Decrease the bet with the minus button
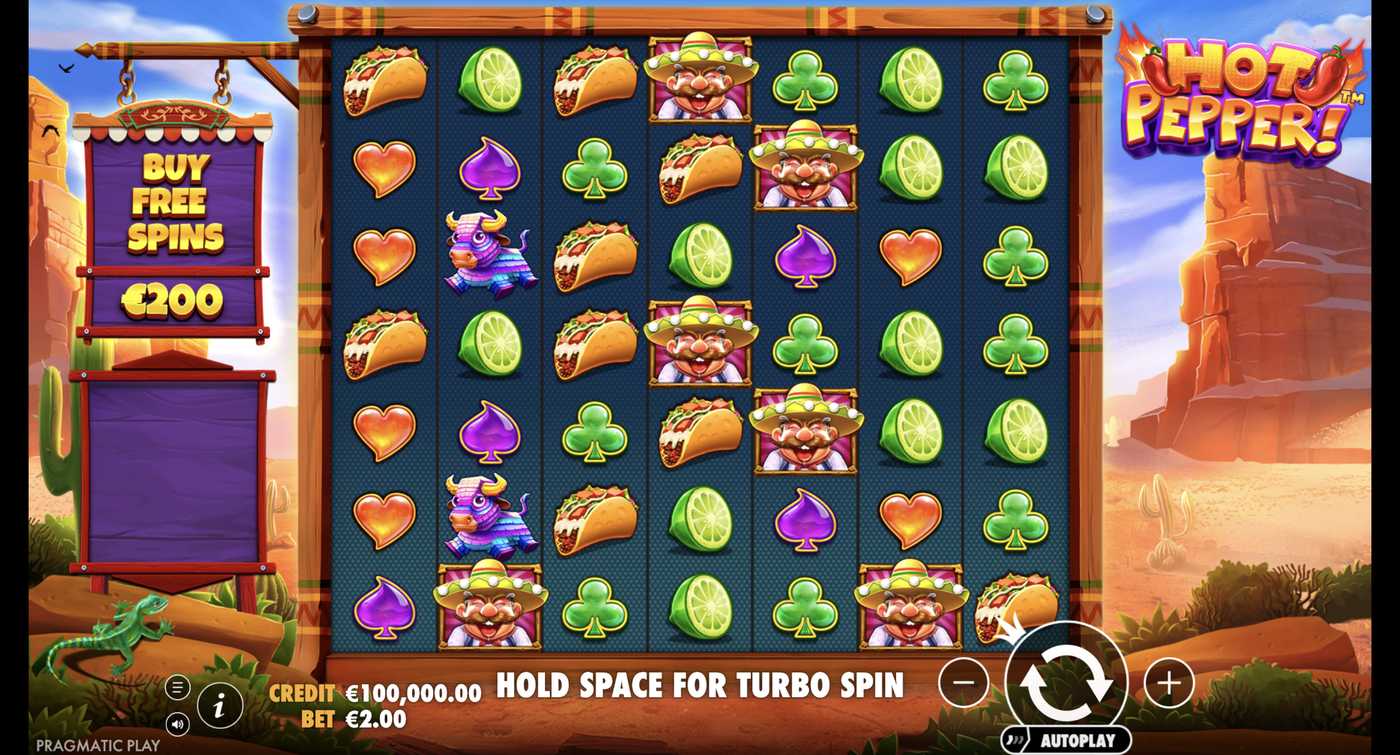1400x755 pixels. (x=964, y=681)
